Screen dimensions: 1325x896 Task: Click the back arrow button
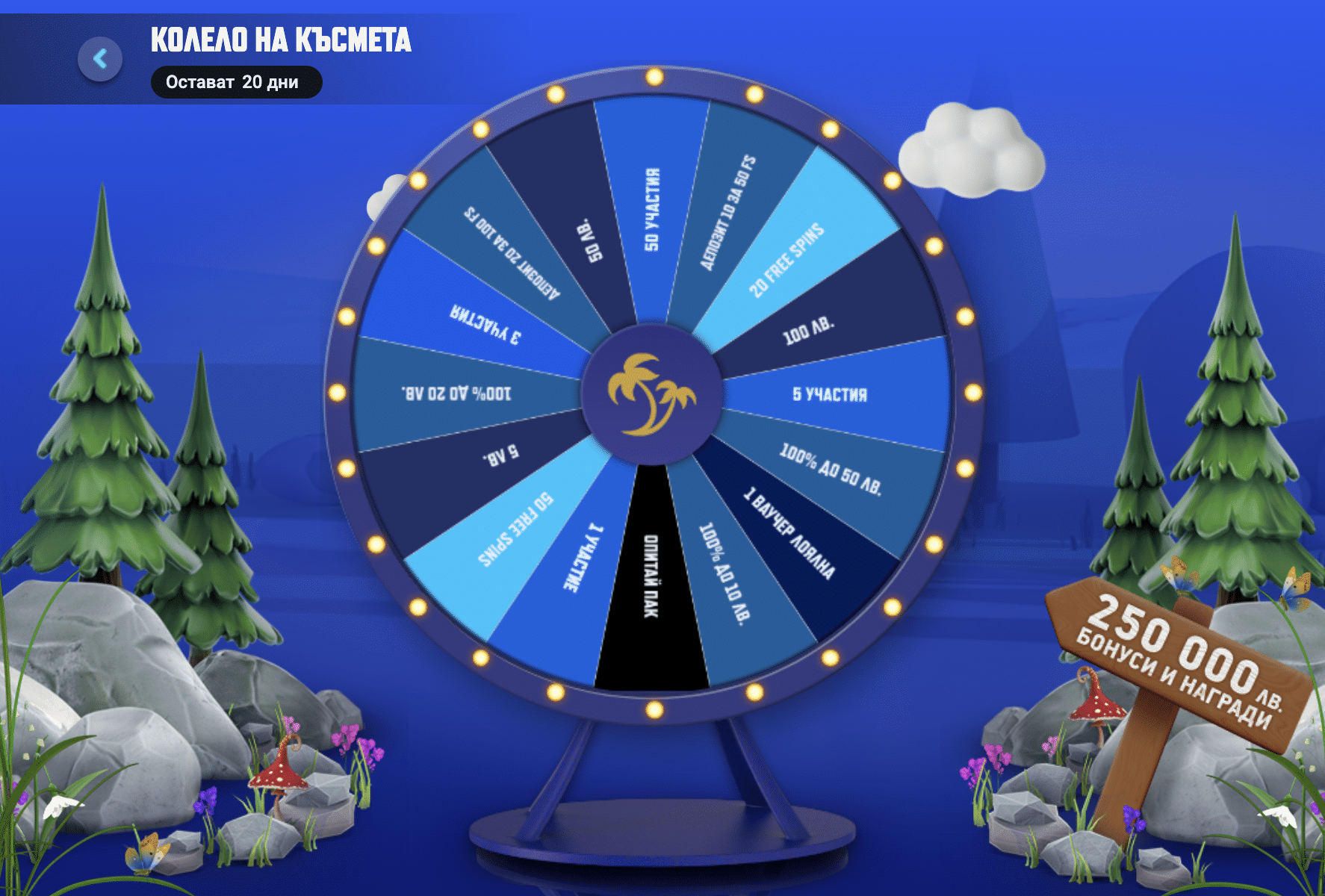100,60
